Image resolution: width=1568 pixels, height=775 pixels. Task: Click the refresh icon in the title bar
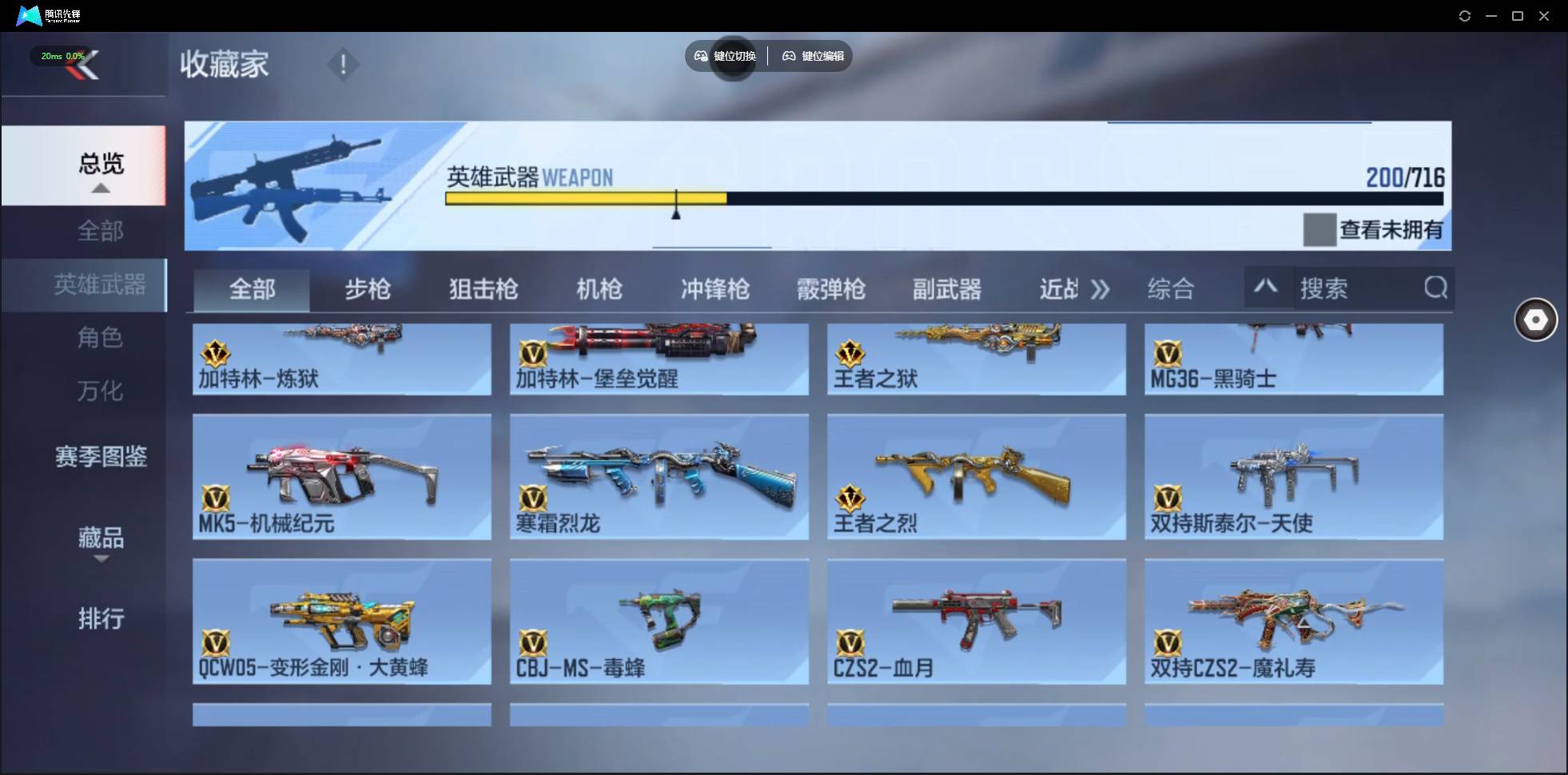1466,15
